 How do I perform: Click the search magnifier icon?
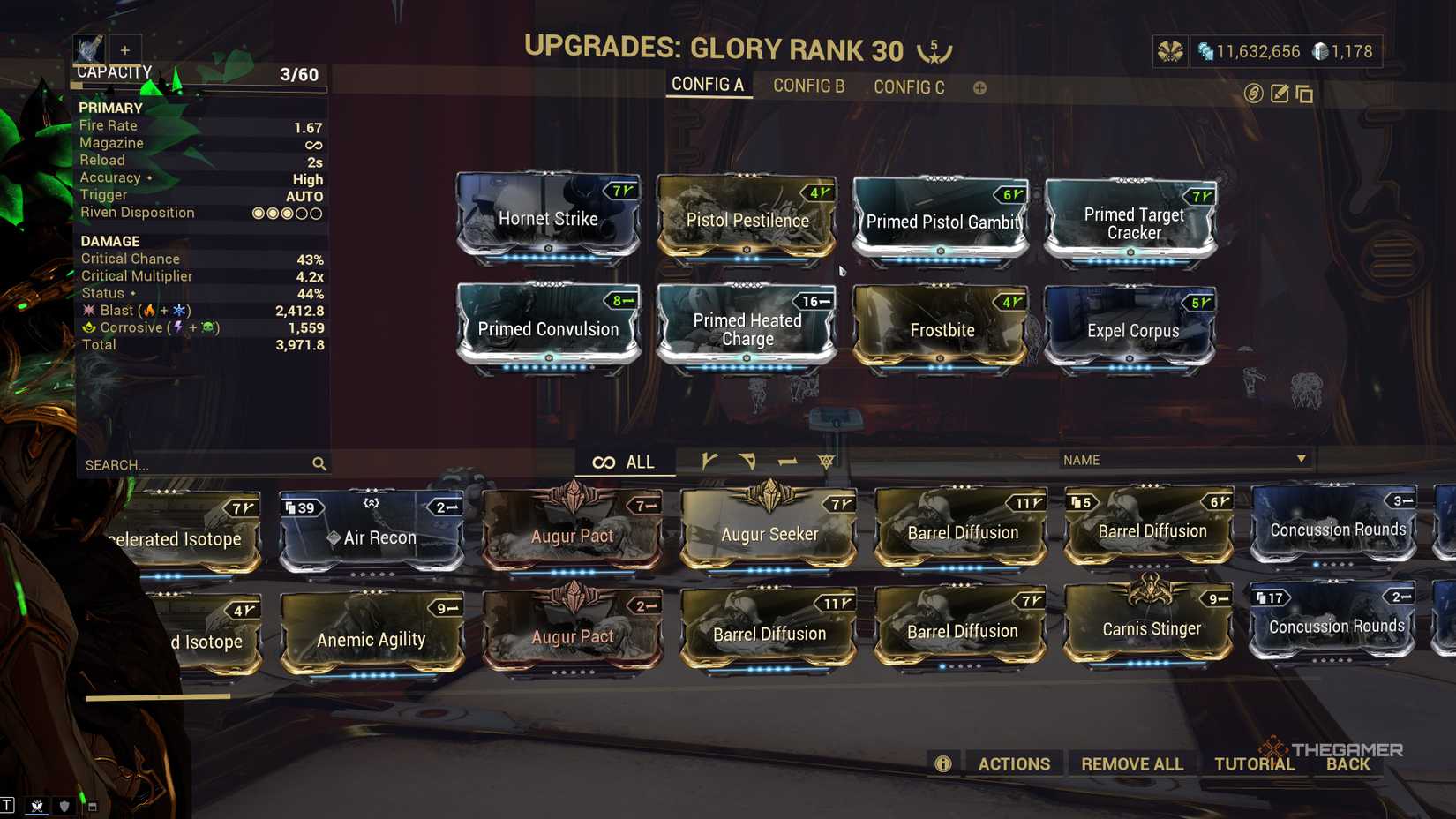[319, 463]
